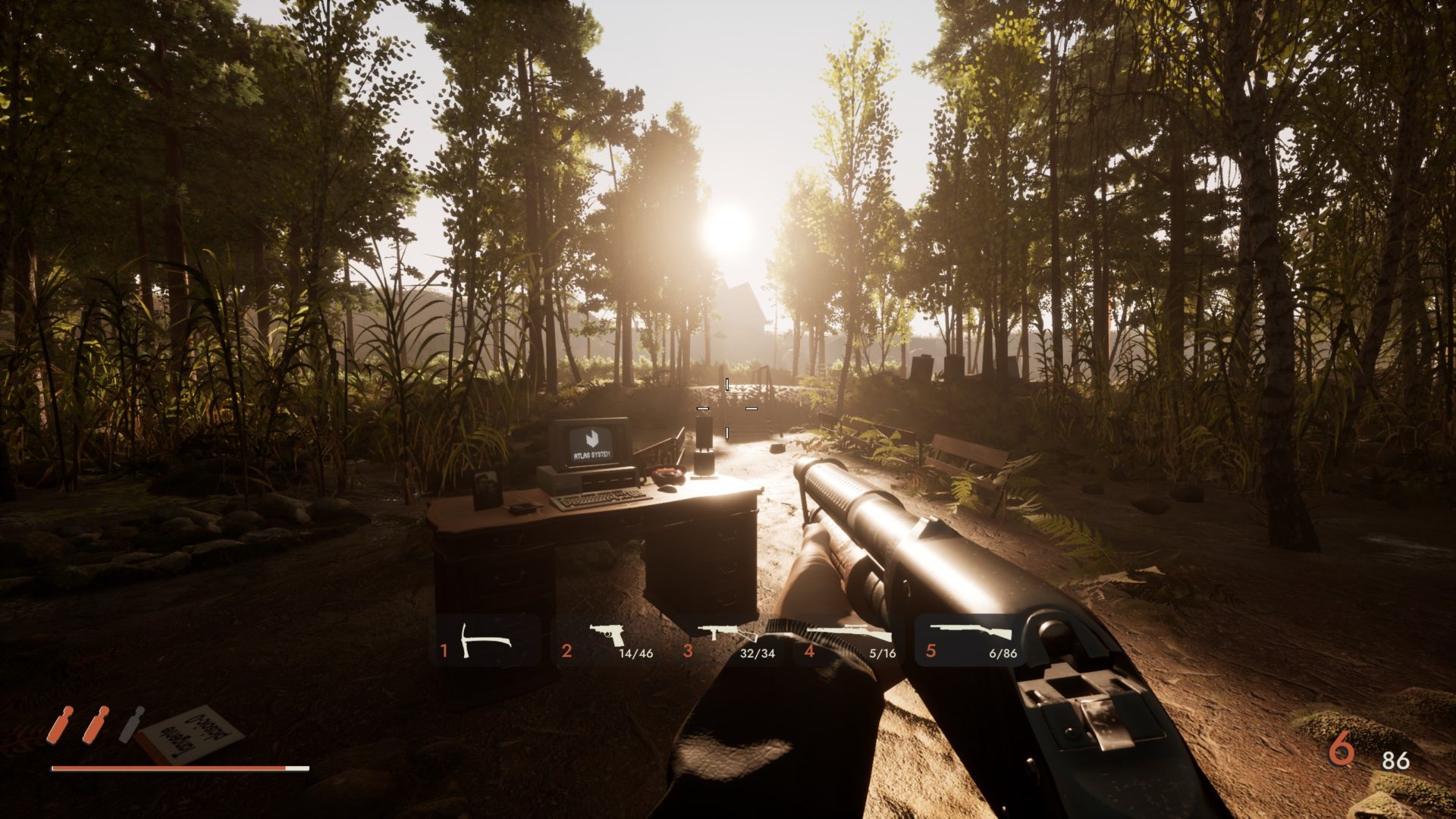This screenshot has width=1456, height=819.
Task: Select the pickaxe melee weapon slot
Action: 485,642
